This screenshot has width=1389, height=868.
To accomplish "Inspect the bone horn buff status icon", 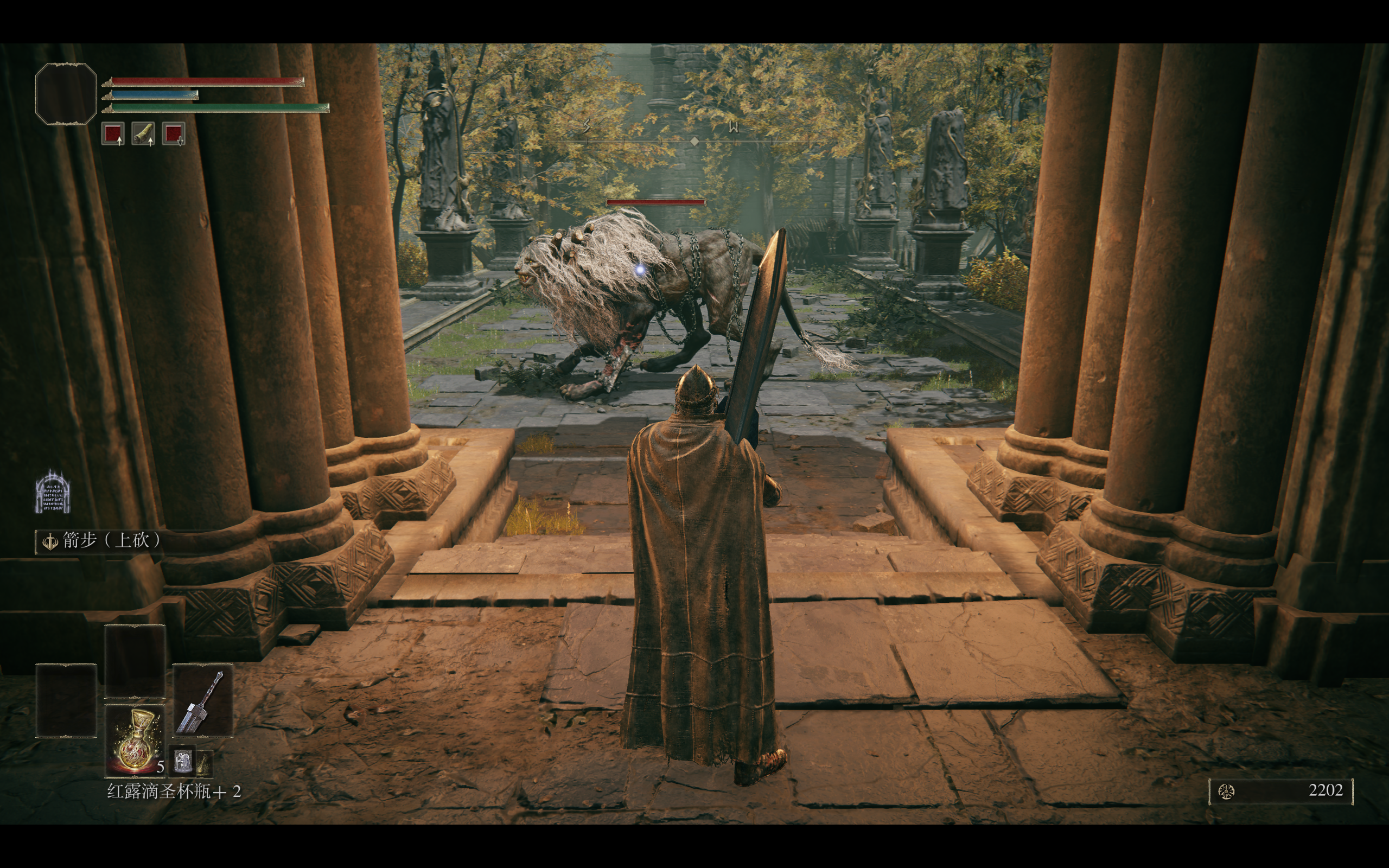I will 143,134.
